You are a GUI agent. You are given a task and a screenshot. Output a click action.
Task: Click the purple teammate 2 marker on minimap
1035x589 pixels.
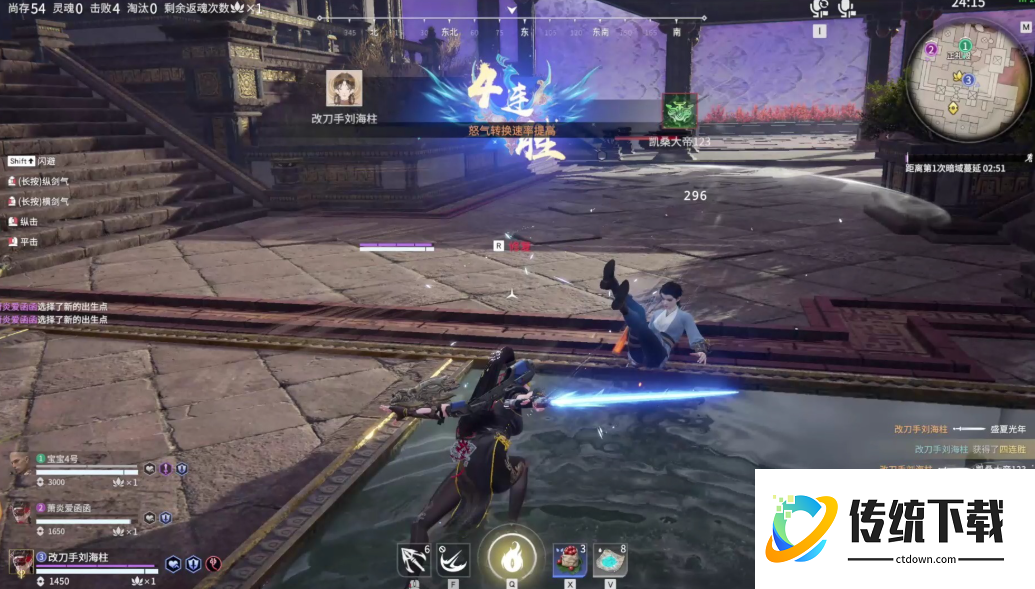click(931, 49)
